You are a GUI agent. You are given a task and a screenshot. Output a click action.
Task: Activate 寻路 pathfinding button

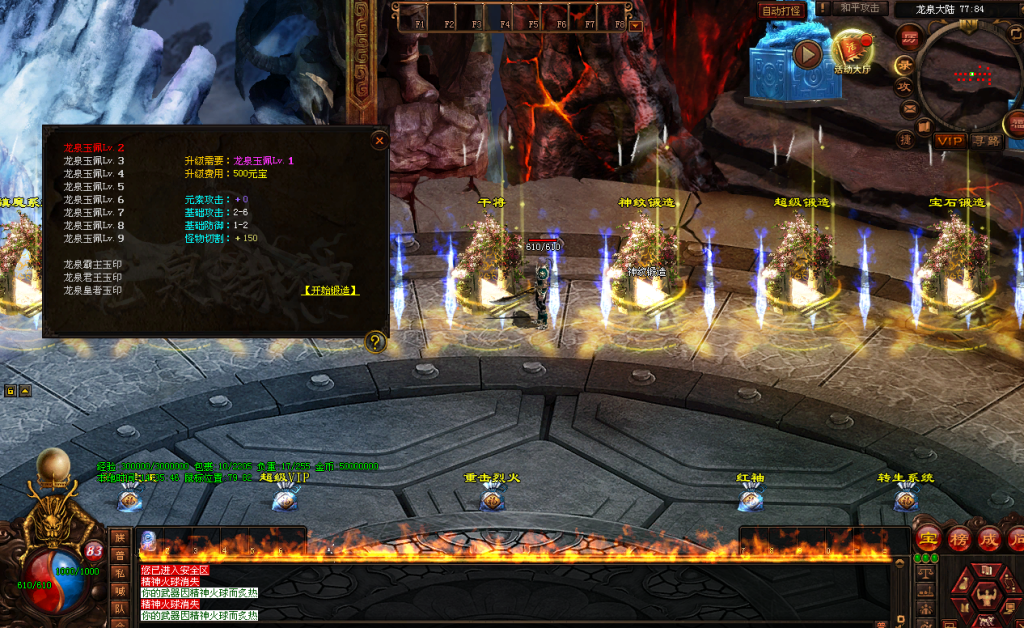tap(986, 141)
